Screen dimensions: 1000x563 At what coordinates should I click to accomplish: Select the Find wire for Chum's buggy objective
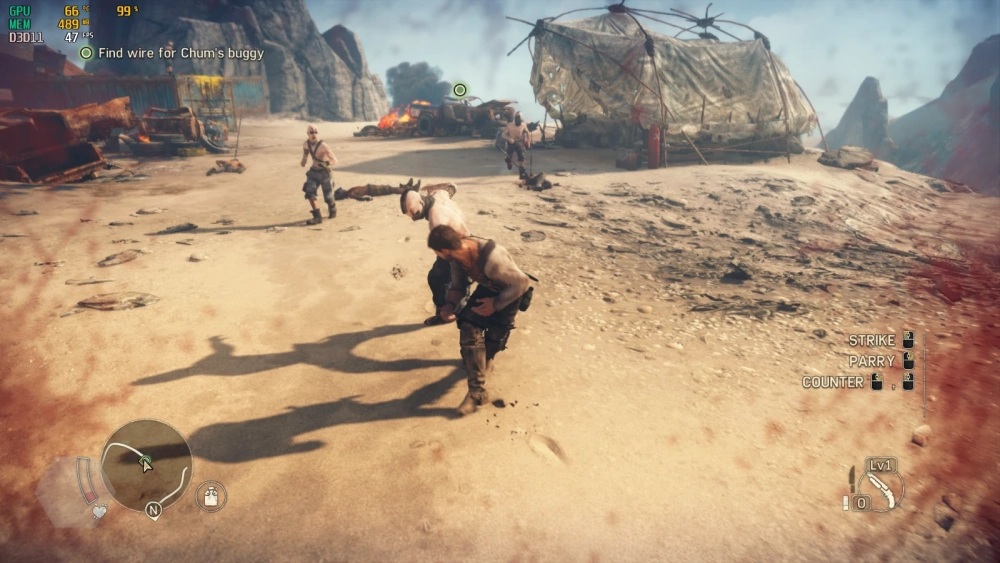point(180,53)
